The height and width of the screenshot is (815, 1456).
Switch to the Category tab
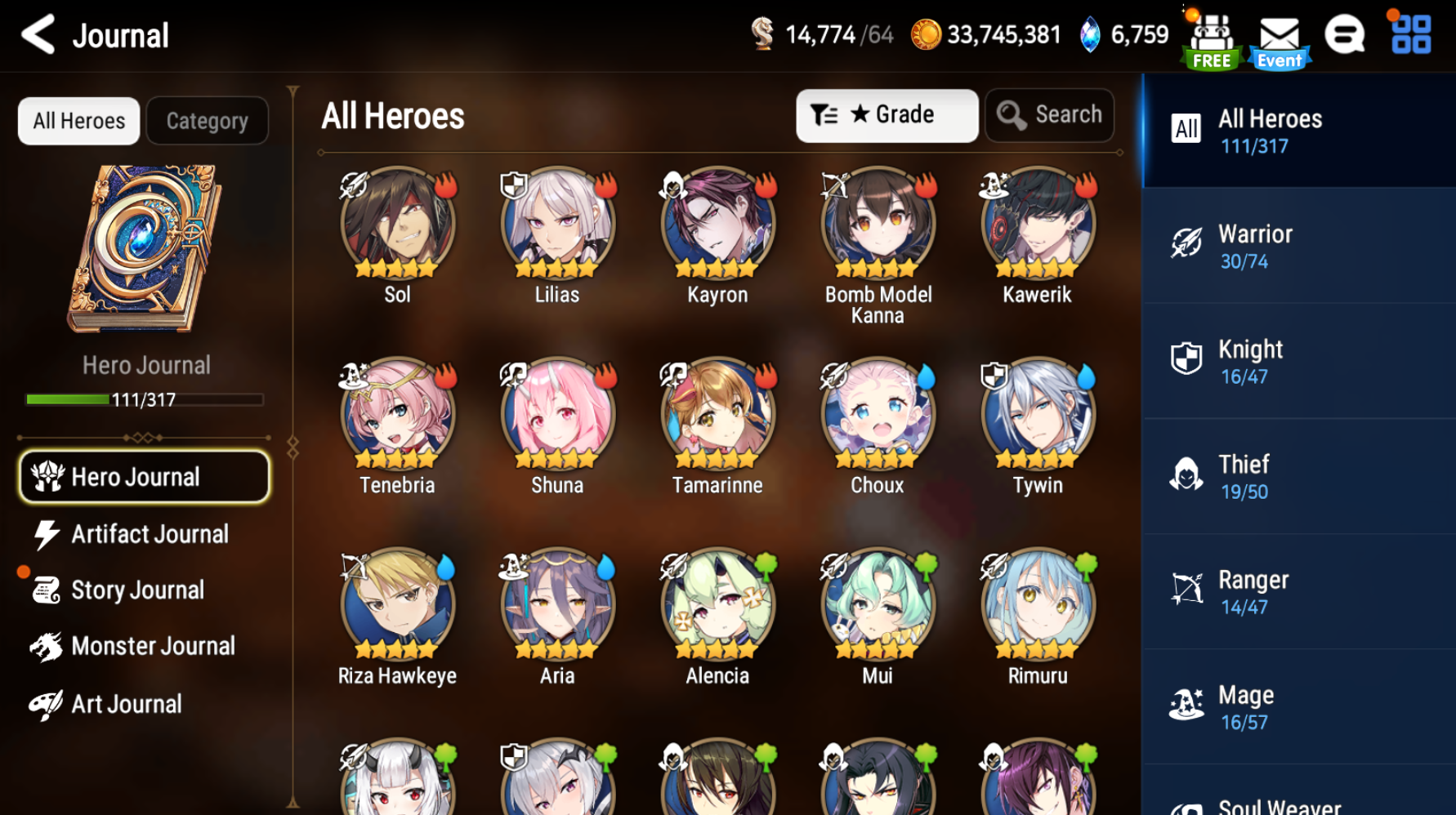pyautogui.click(x=207, y=120)
